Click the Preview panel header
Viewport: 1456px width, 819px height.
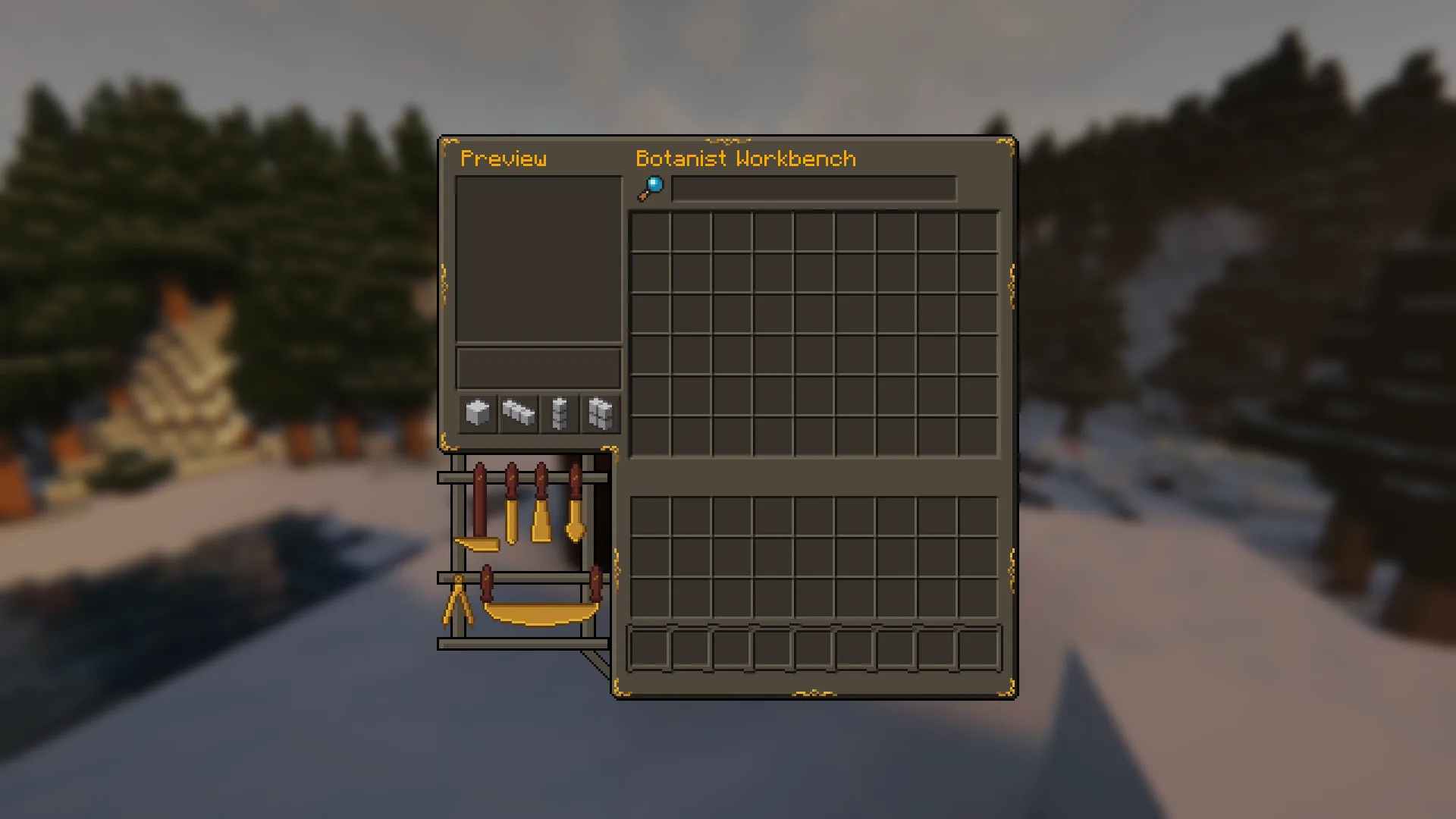504,158
